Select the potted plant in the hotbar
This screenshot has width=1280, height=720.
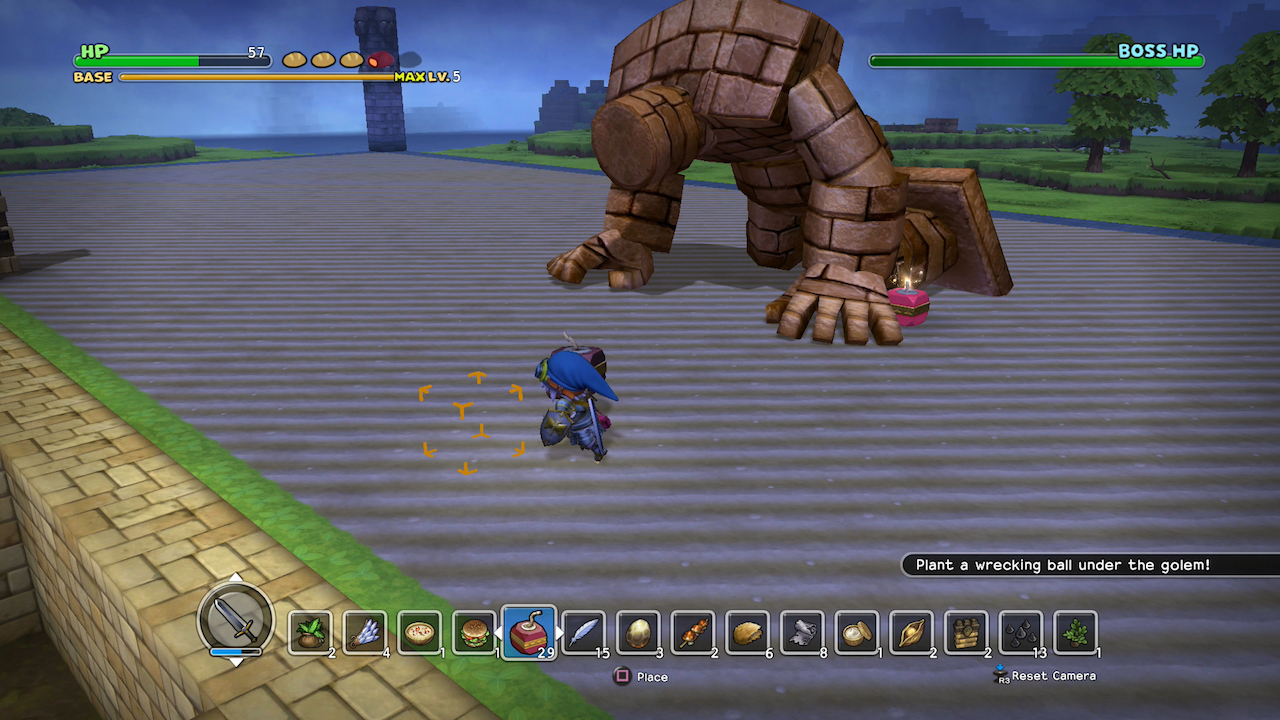click(1075, 630)
